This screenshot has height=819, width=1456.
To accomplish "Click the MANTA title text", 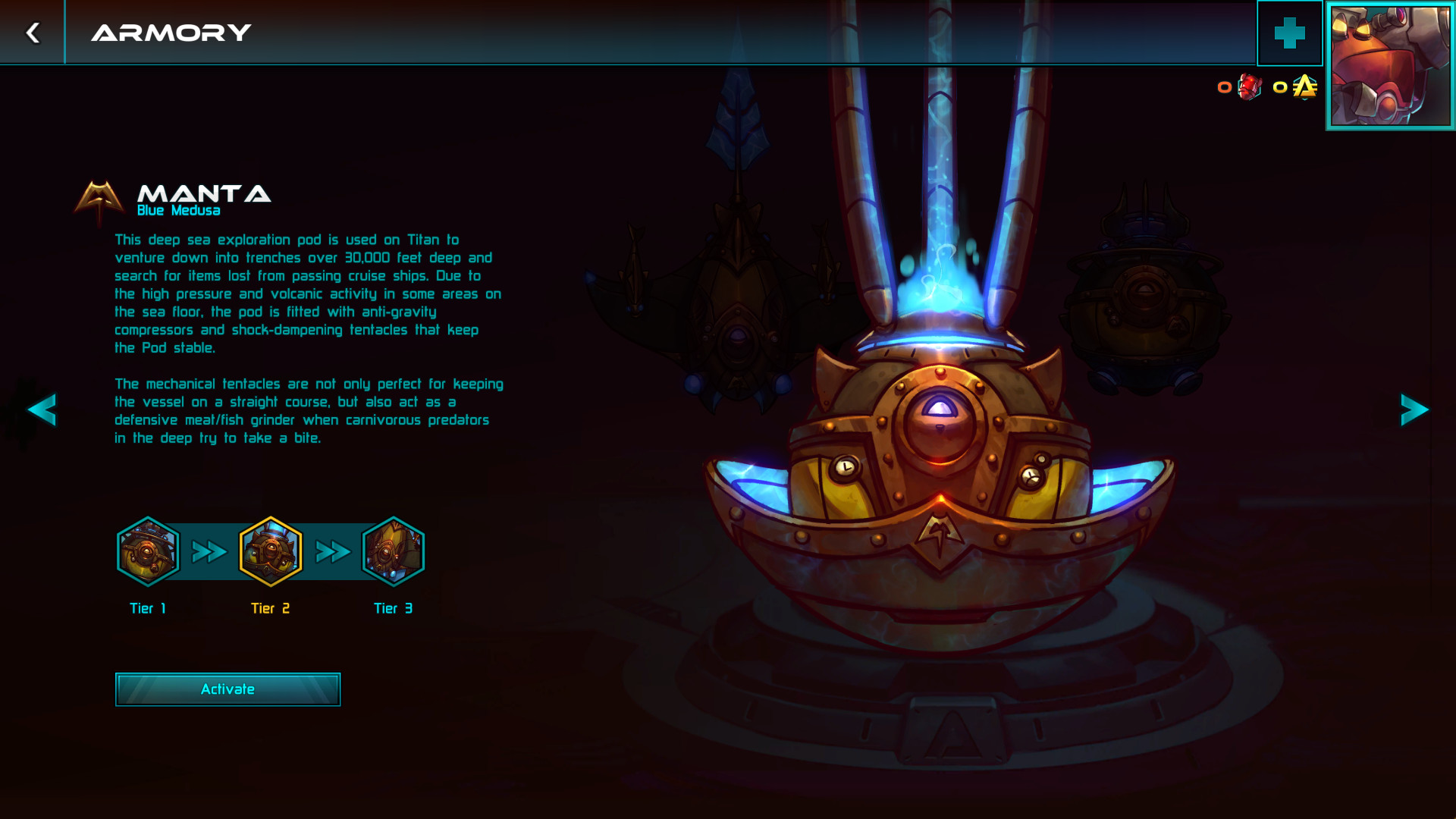I will pyautogui.click(x=203, y=194).
